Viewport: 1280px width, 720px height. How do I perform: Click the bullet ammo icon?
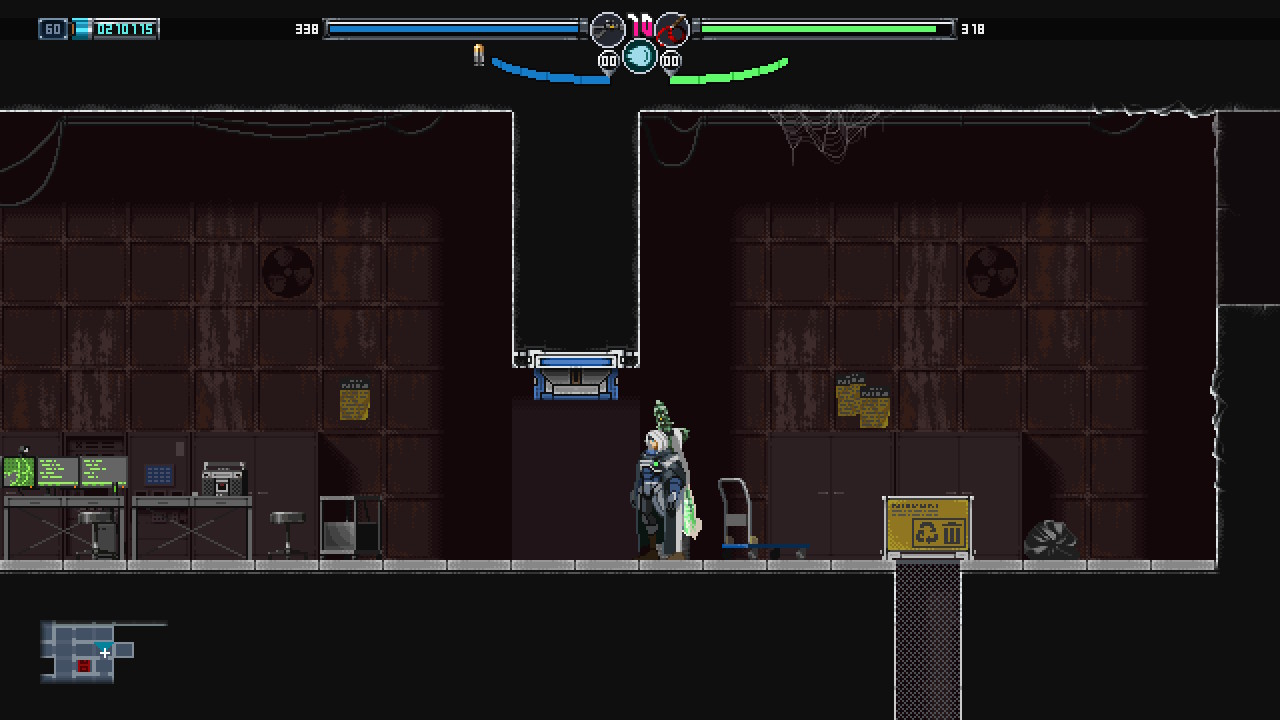coord(479,55)
